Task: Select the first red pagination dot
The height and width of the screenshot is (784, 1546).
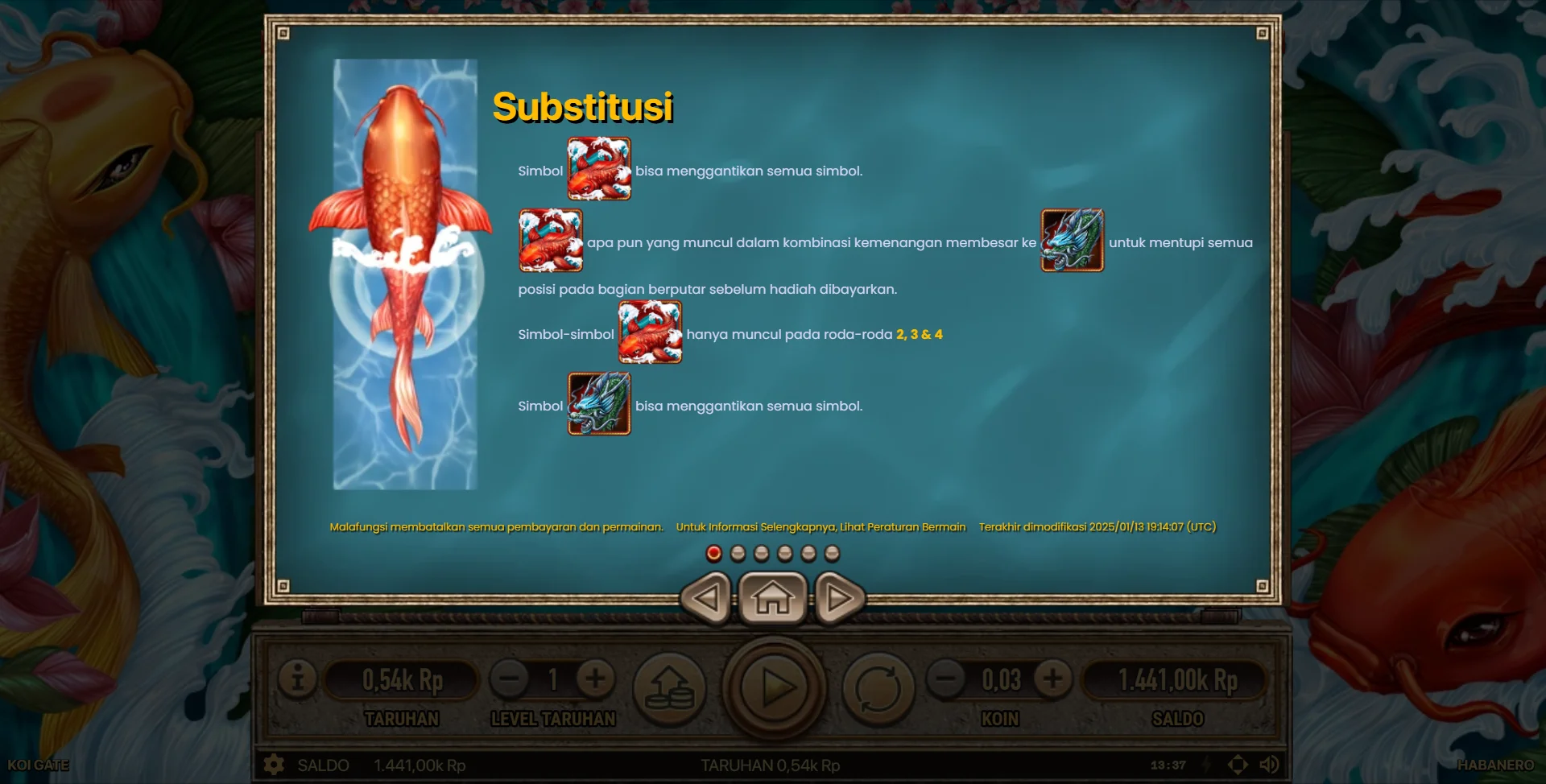Action: click(713, 552)
